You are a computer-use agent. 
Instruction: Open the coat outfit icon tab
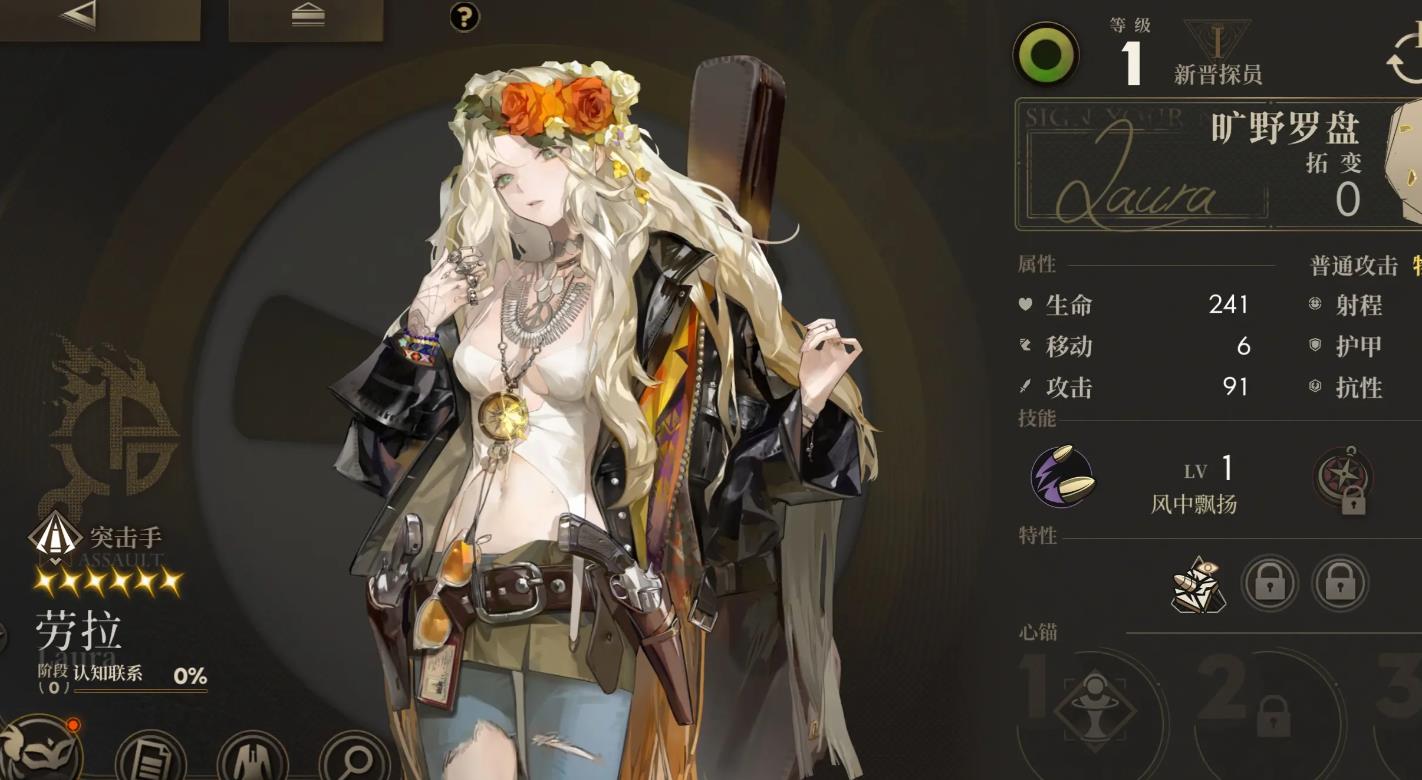252,757
